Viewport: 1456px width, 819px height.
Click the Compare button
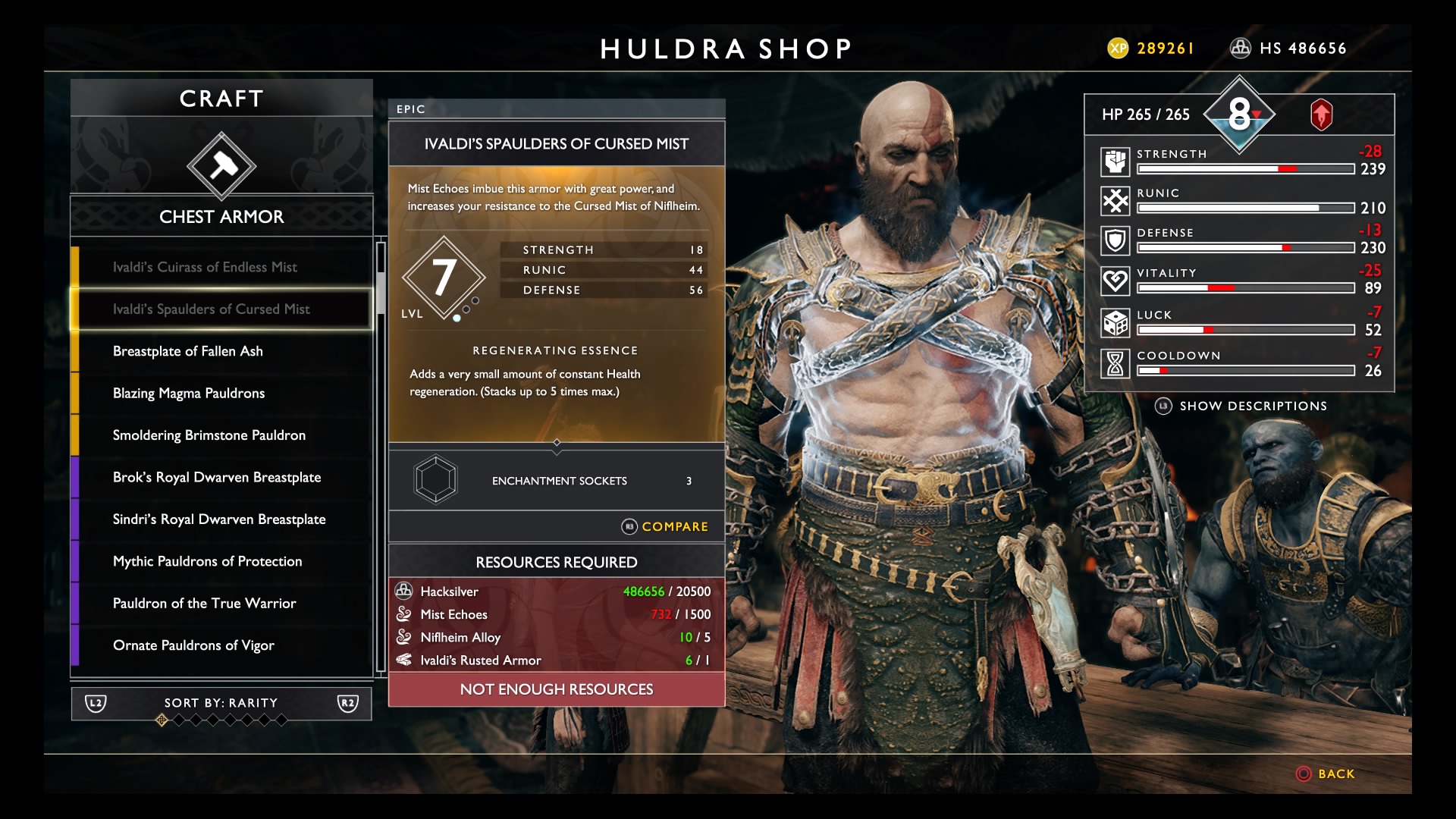(x=665, y=526)
